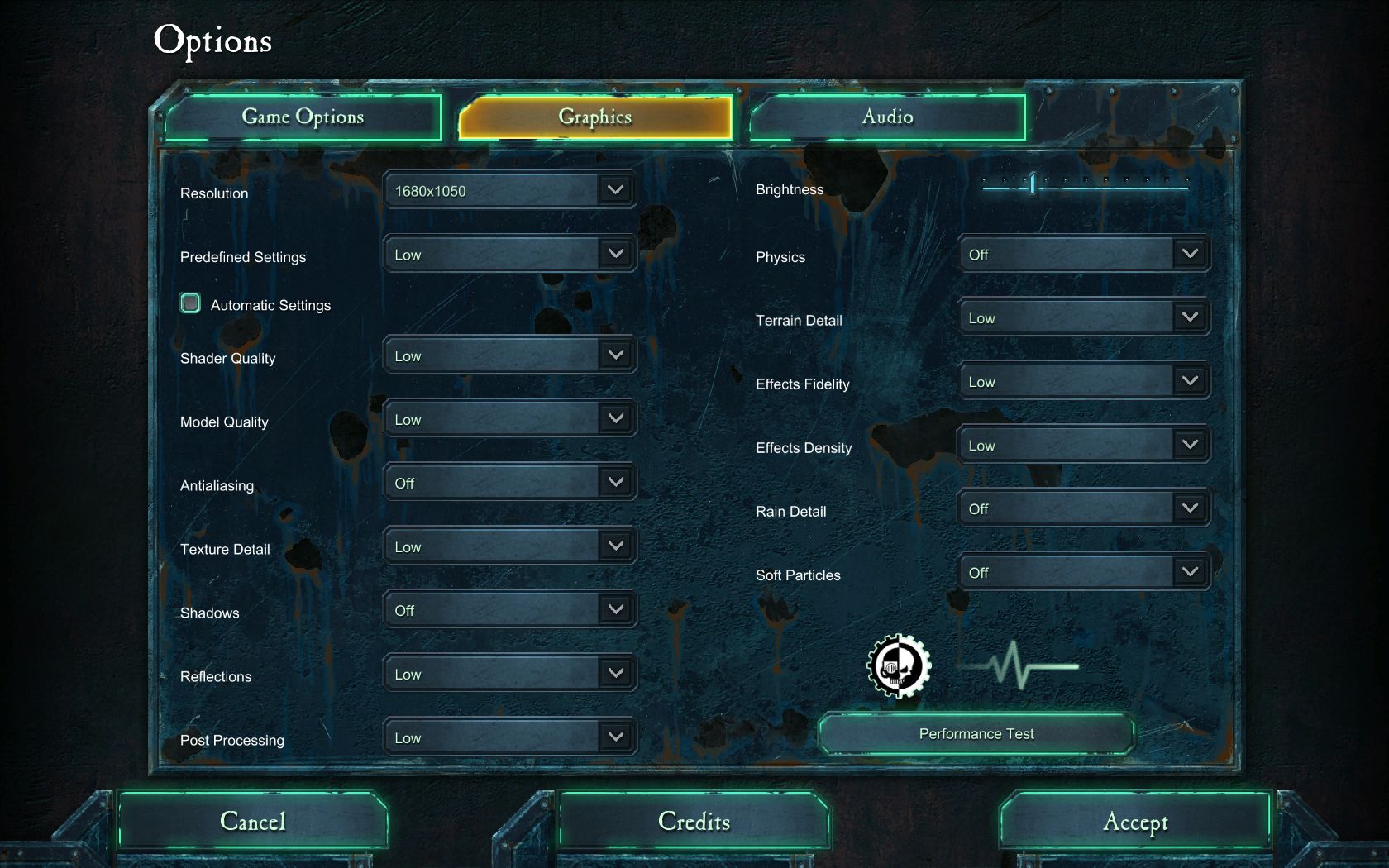
Task: Change the Post Processing dropdown
Action: click(x=509, y=737)
